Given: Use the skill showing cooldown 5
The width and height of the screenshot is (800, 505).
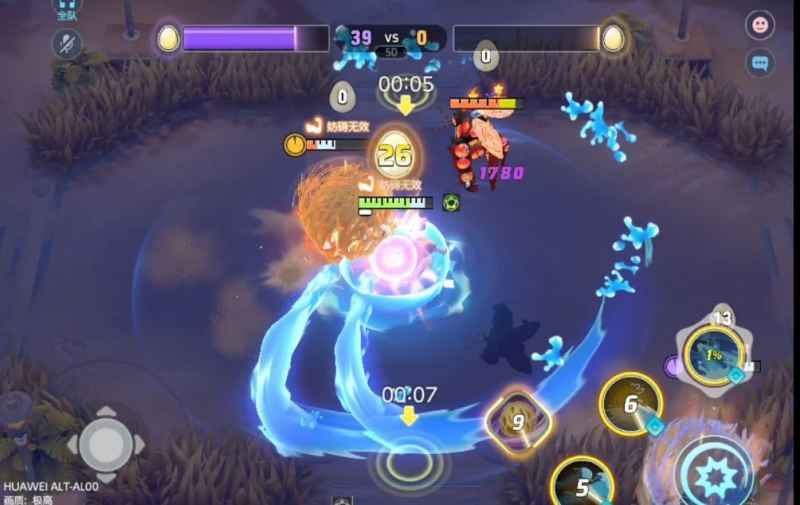Looking at the screenshot, I should (582, 486).
